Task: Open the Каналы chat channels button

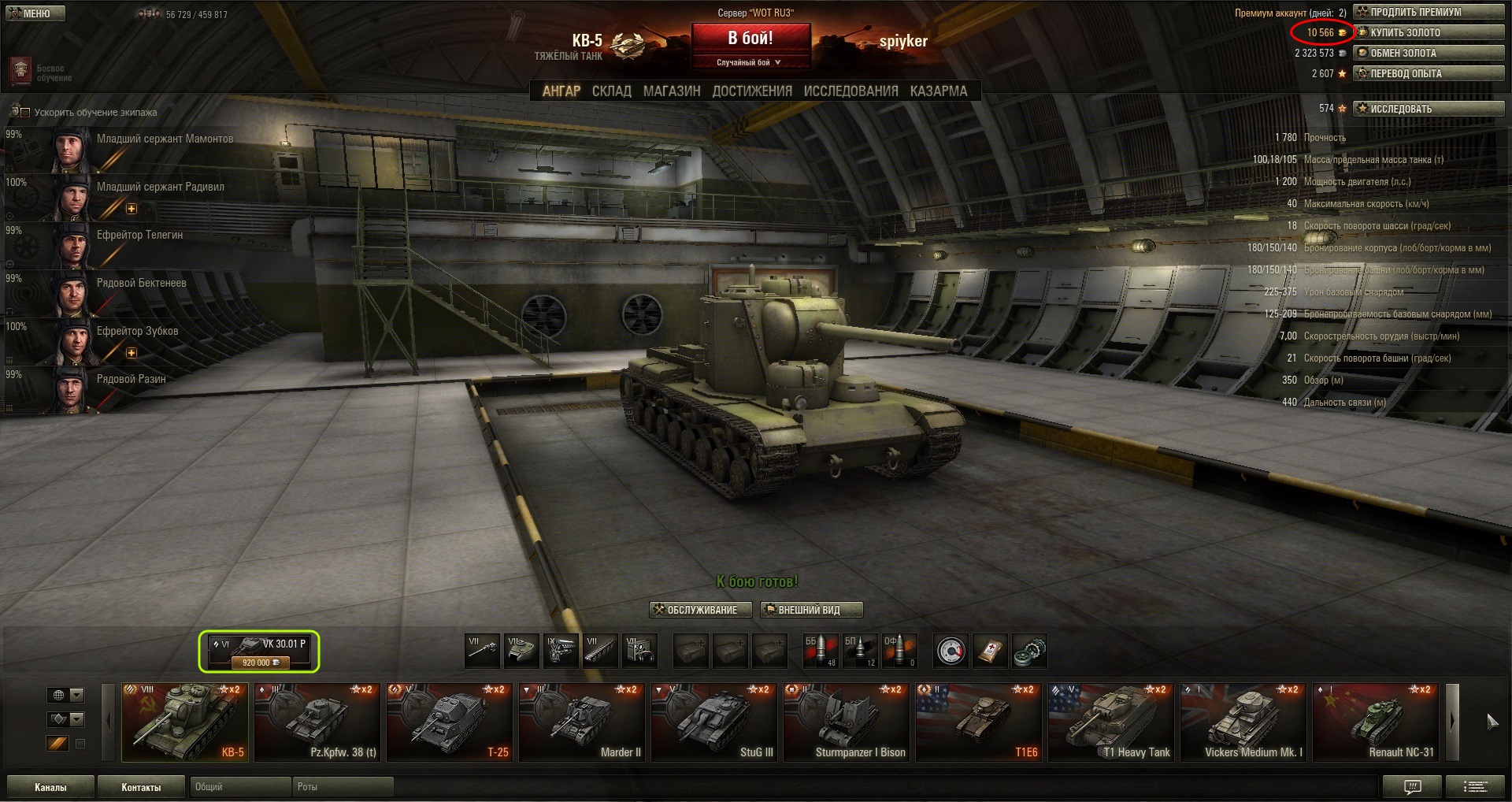Action: (x=50, y=787)
